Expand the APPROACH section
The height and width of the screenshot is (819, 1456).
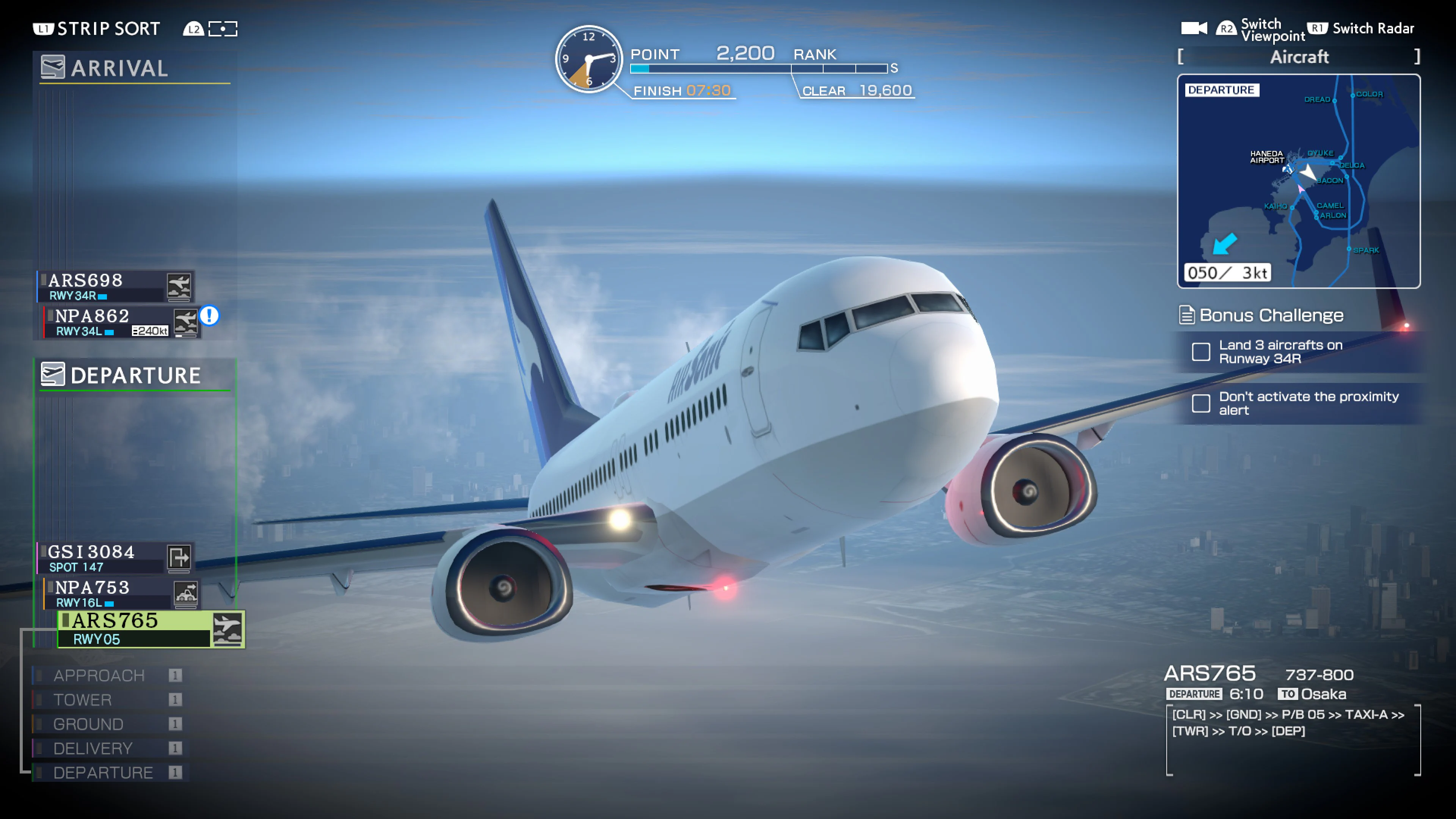click(99, 675)
